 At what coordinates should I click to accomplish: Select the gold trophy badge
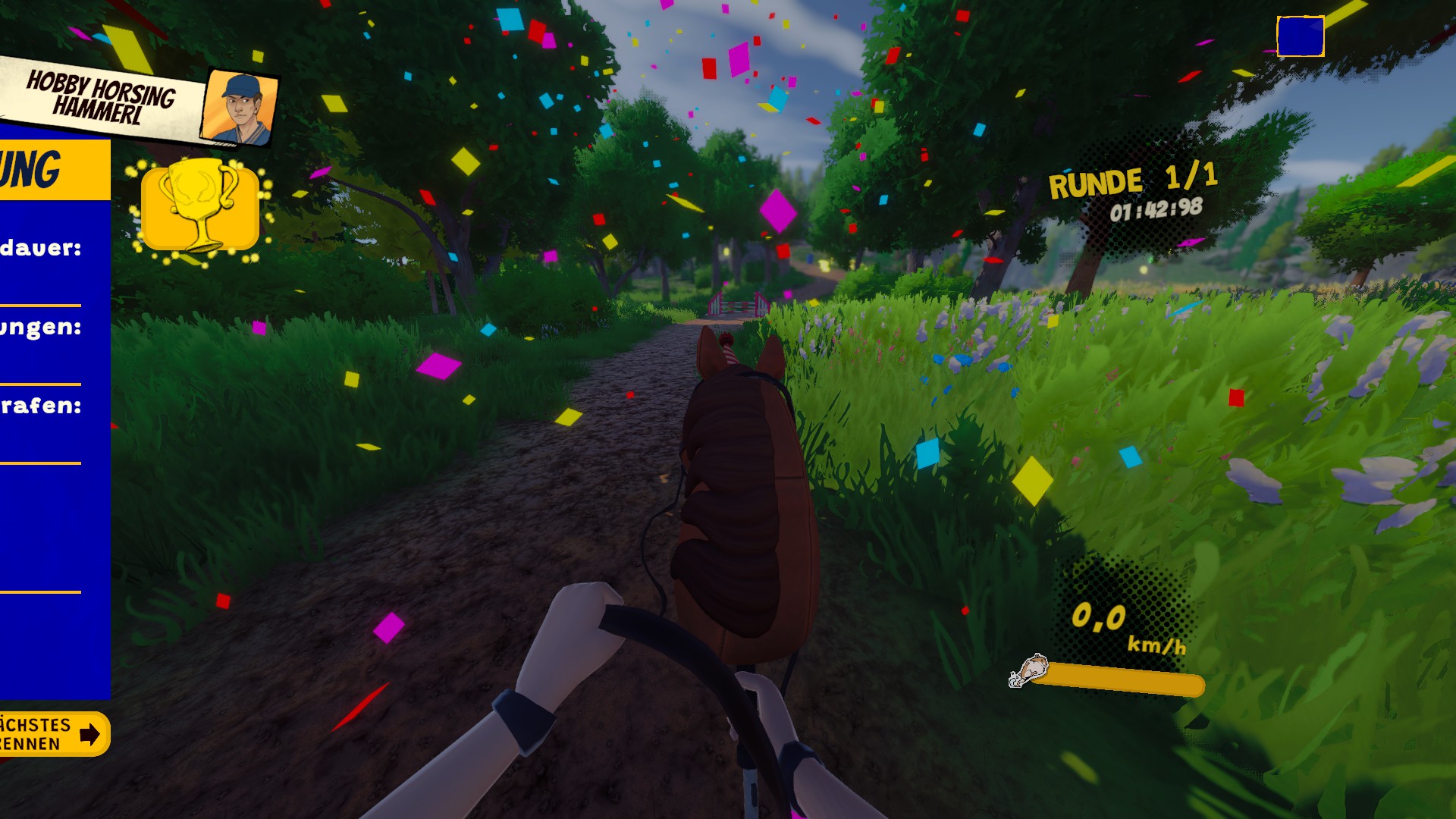(200, 207)
